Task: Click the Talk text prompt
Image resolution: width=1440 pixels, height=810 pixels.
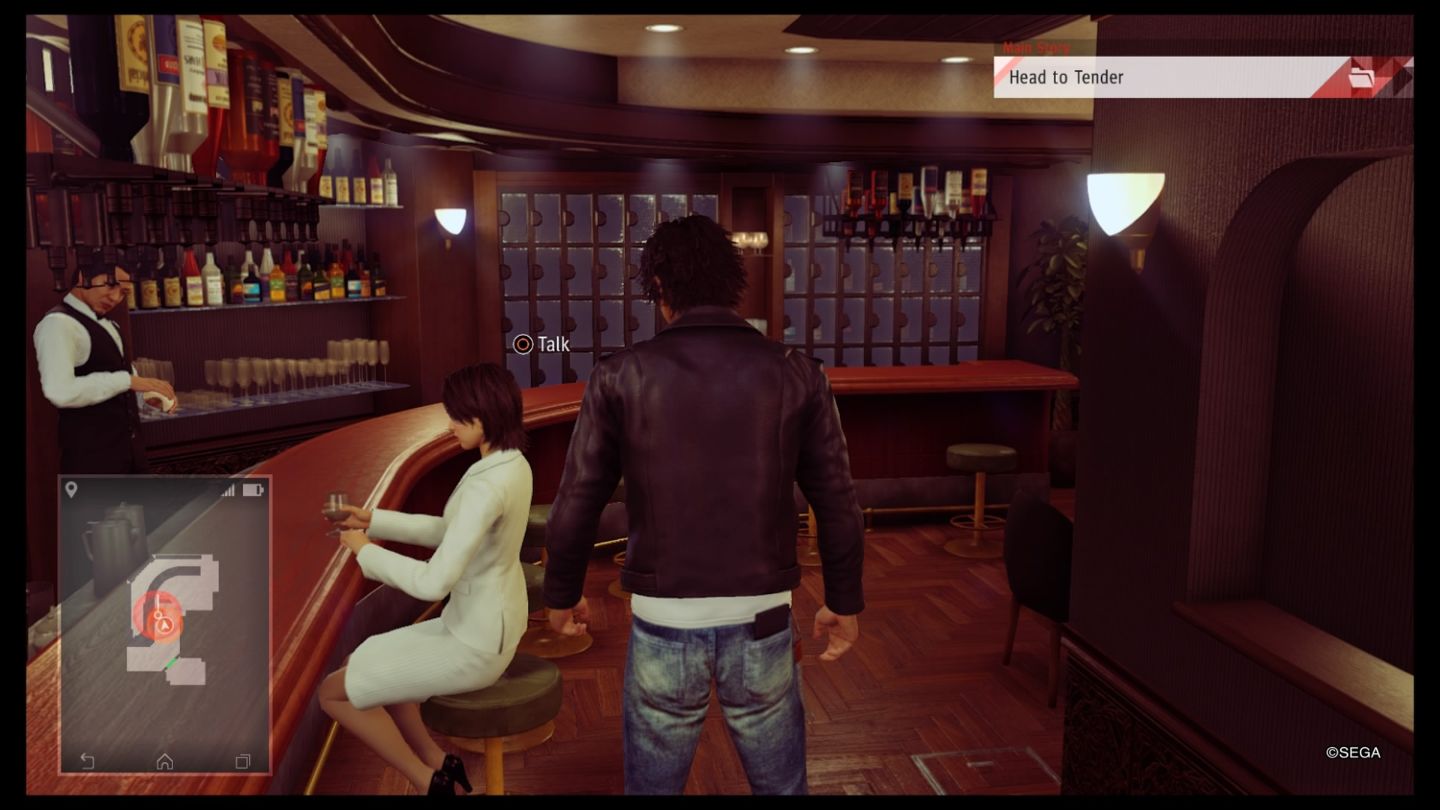Action: [552, 344]
